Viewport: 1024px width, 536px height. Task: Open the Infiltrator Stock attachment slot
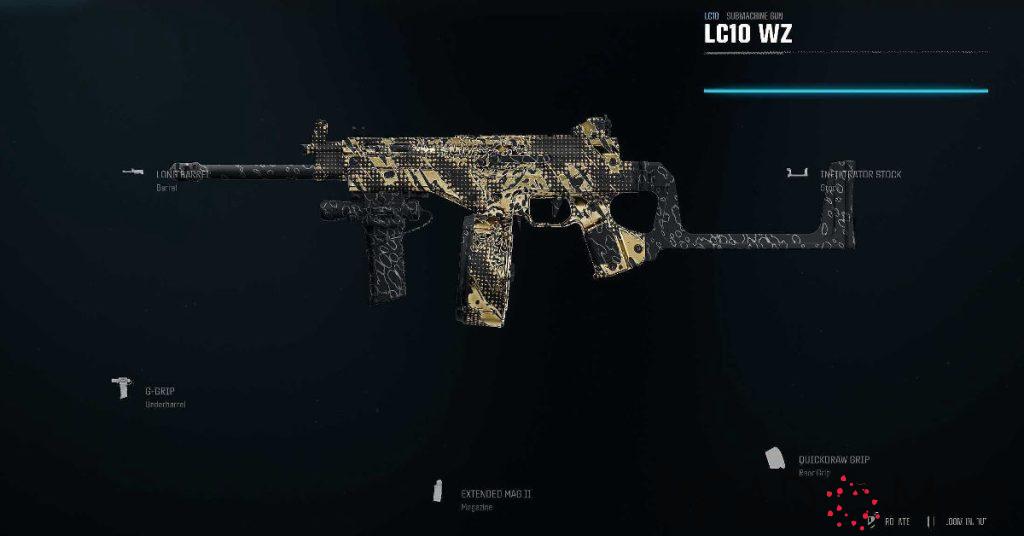(x=859, y=175)
